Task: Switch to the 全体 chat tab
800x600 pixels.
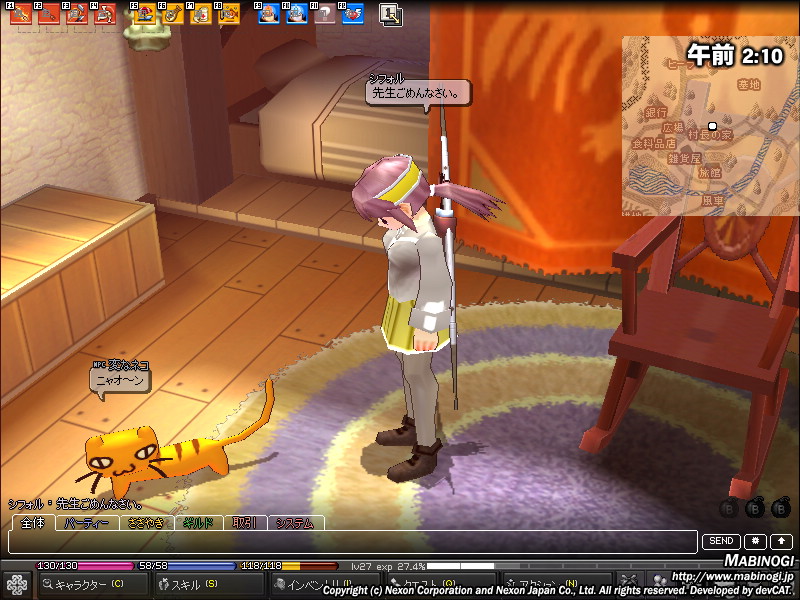Action: click(x=33, y=523)
